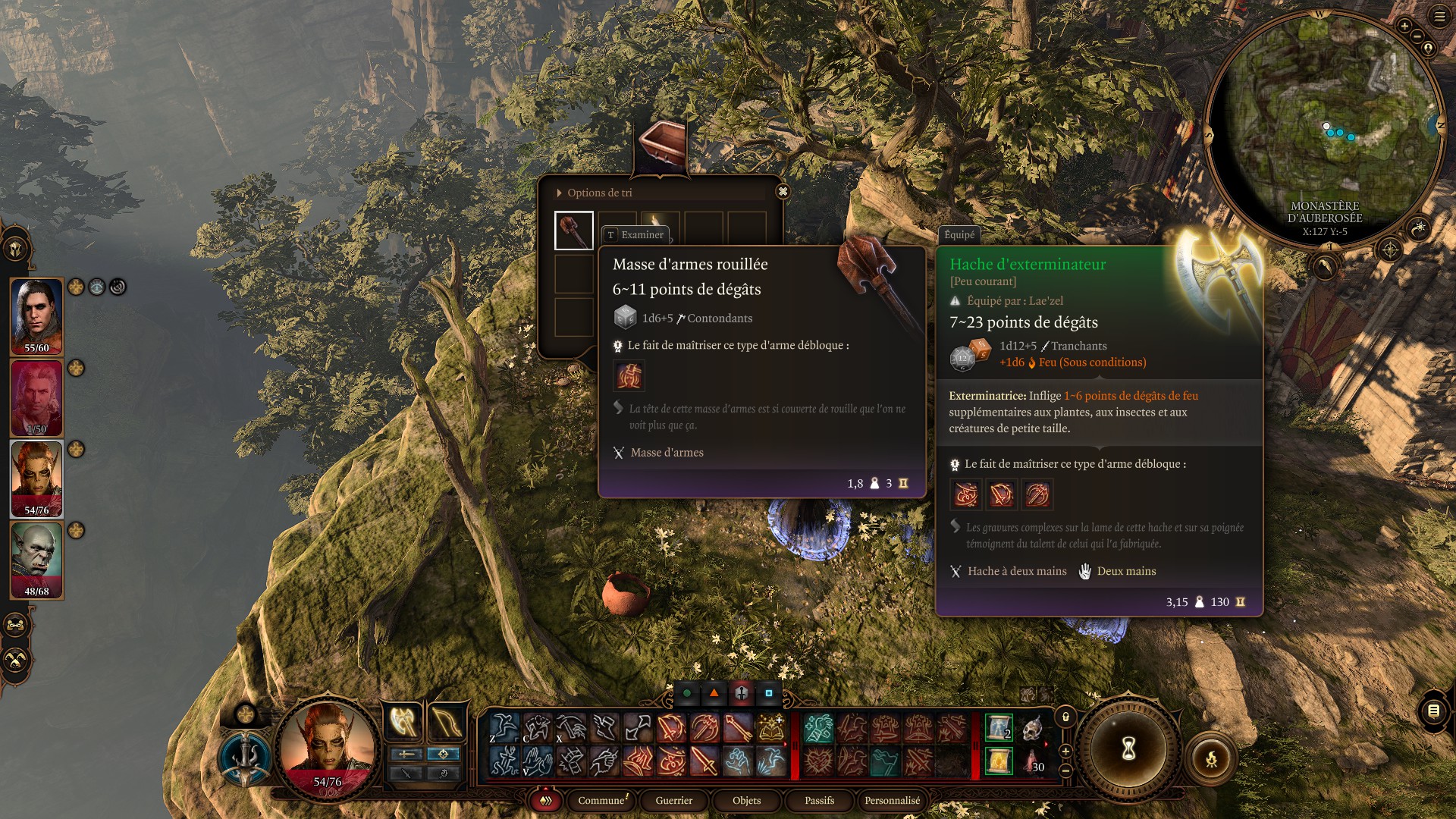
Task: Select the orc companion portrait with 48/68 health
Action: 36,560
